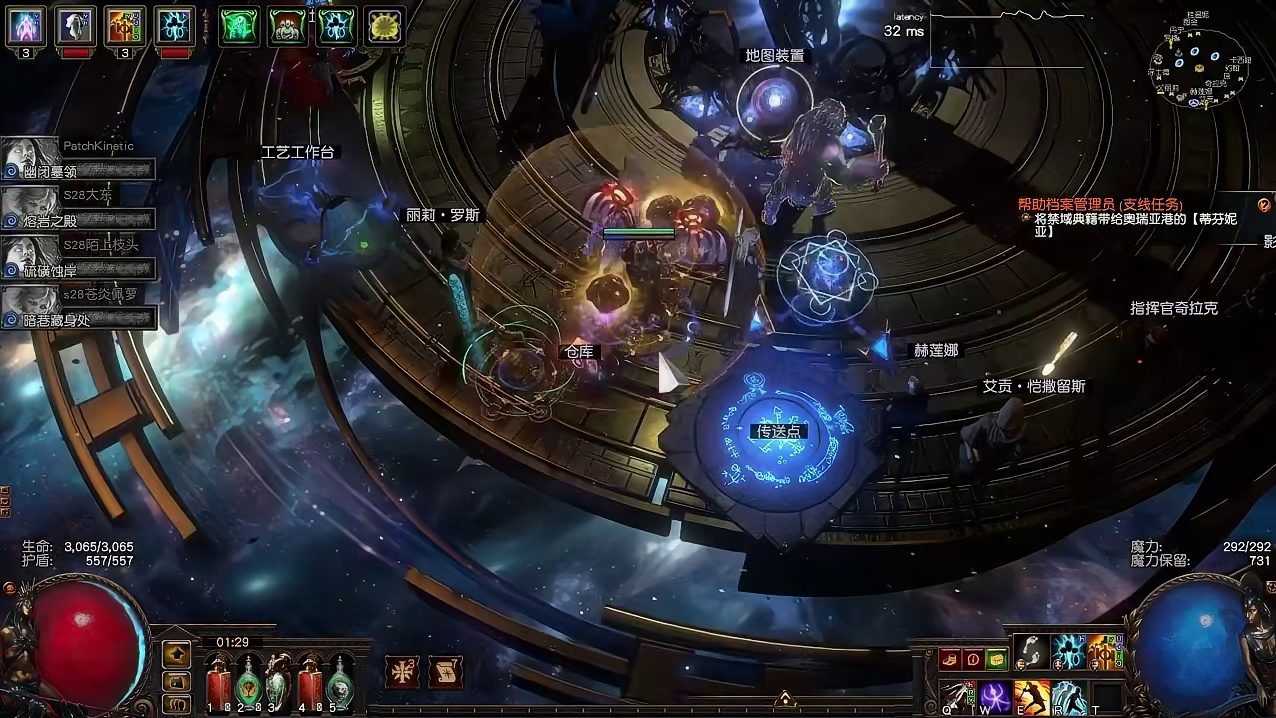Click the red exclamation mark button
The height and width of the screenshot is (718, 1276).
click(x=972, y=659)
